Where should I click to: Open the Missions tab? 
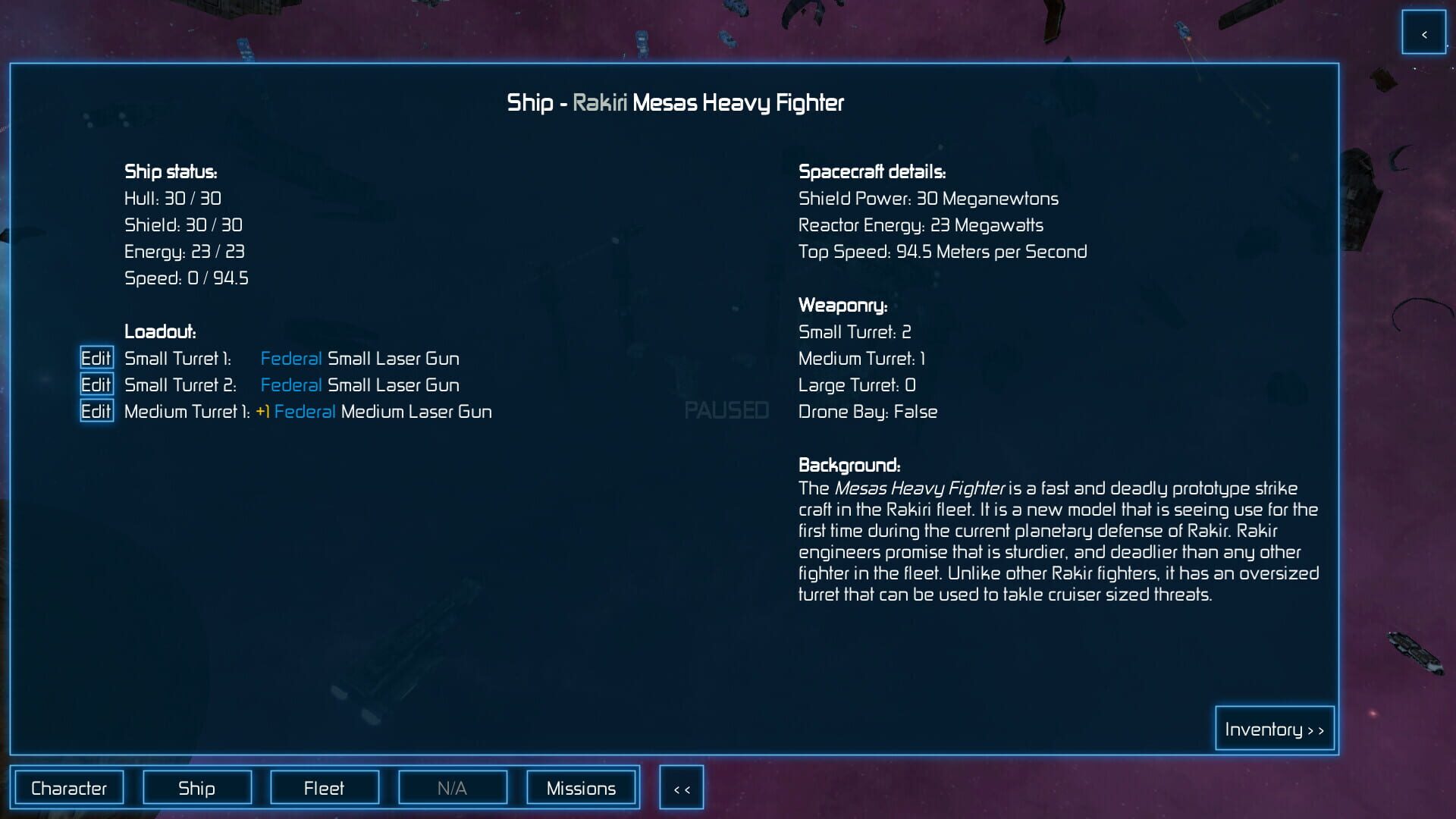point(581,787)
